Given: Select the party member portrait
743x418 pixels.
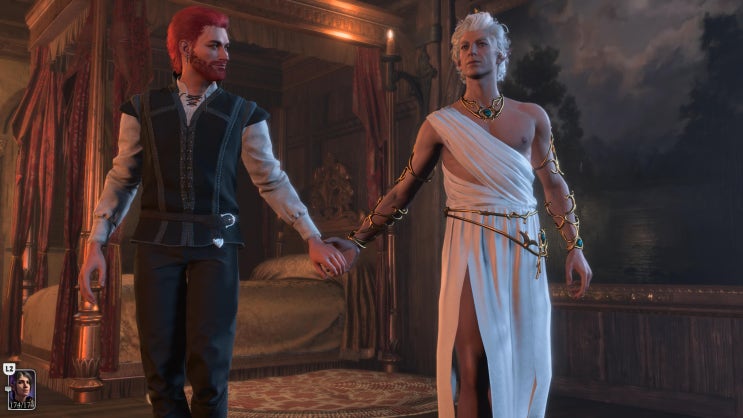Looking at the screenshot, I should pyautogui.click(x=22, y=388).
